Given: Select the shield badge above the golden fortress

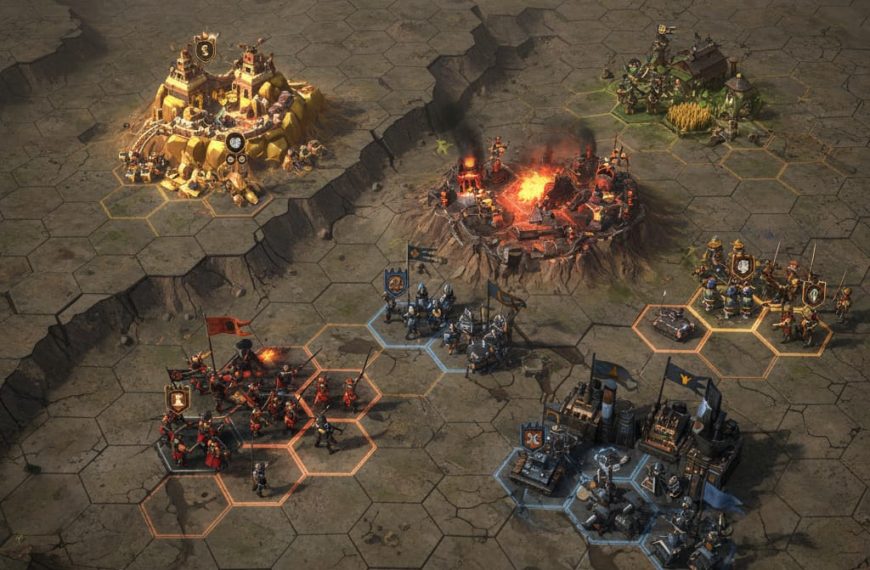Looking at the screenshot, I should (x=204, y=48).
